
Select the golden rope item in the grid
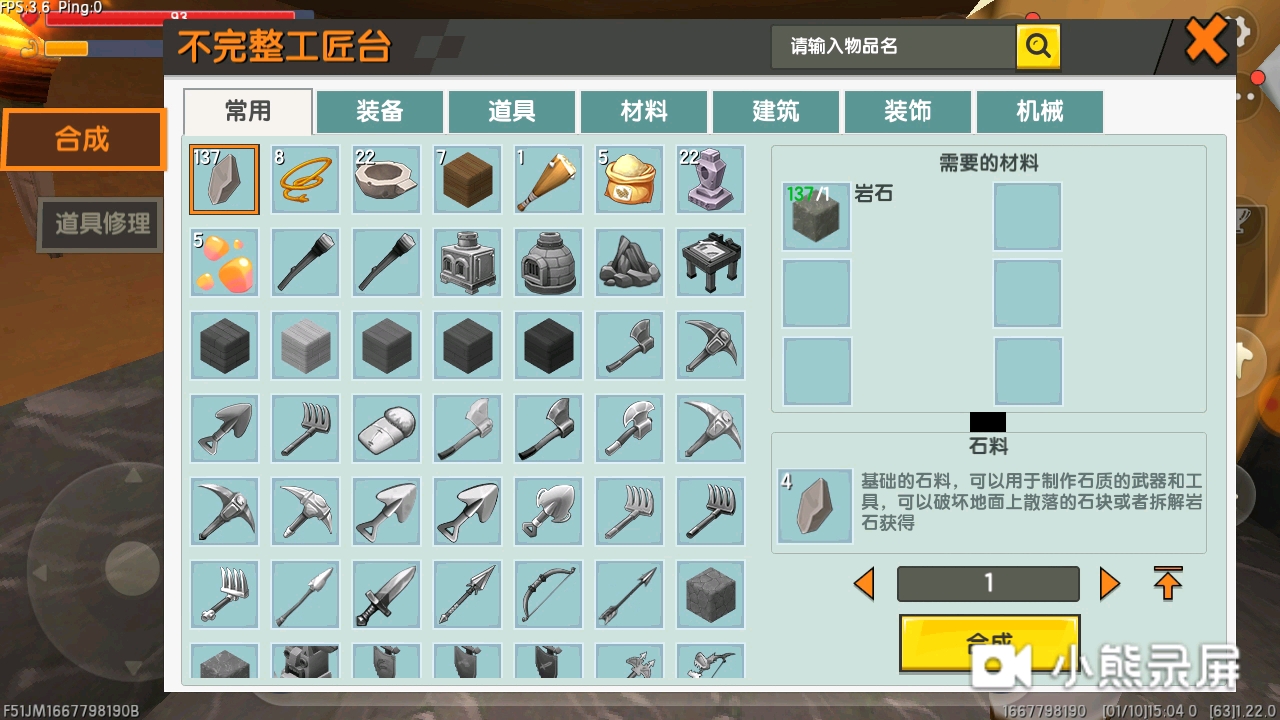(305, 180)
